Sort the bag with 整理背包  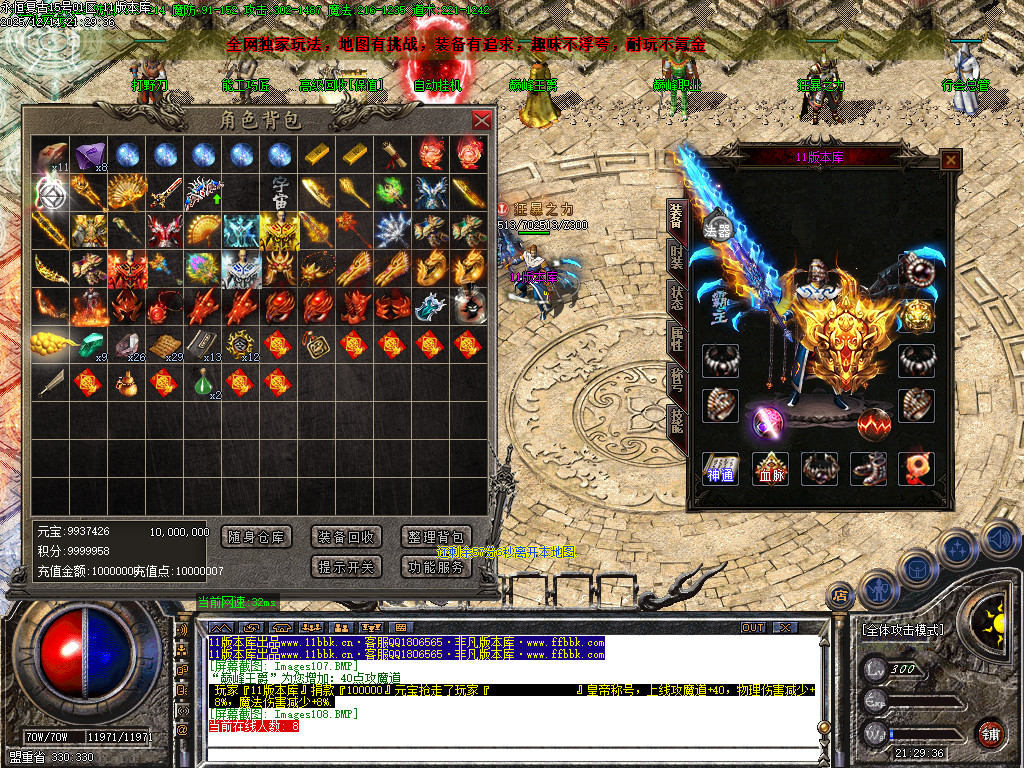[x=436, y=537]
